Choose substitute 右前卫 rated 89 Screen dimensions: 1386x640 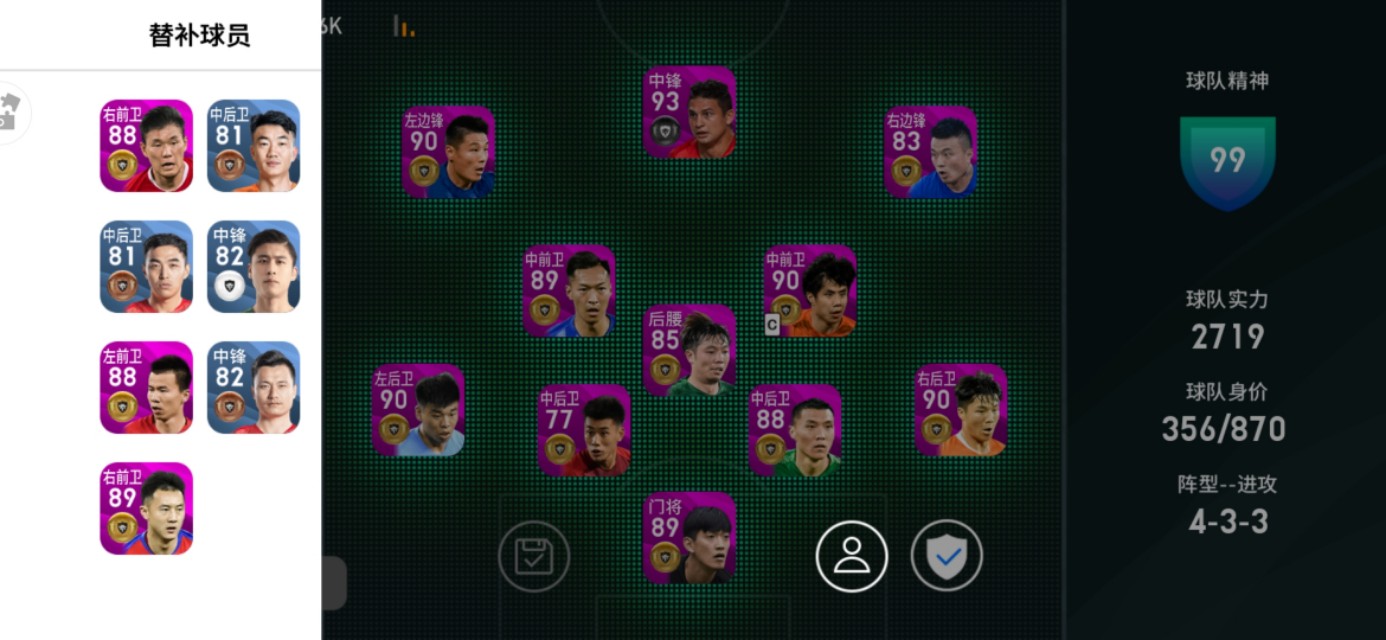click(146, 508)
